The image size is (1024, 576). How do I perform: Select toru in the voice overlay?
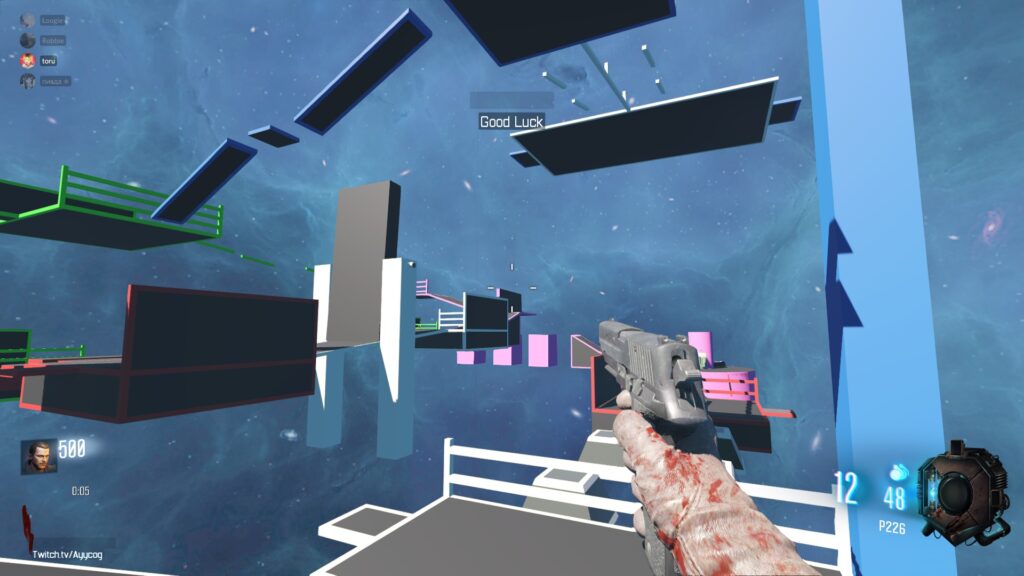tap(48, 61)
